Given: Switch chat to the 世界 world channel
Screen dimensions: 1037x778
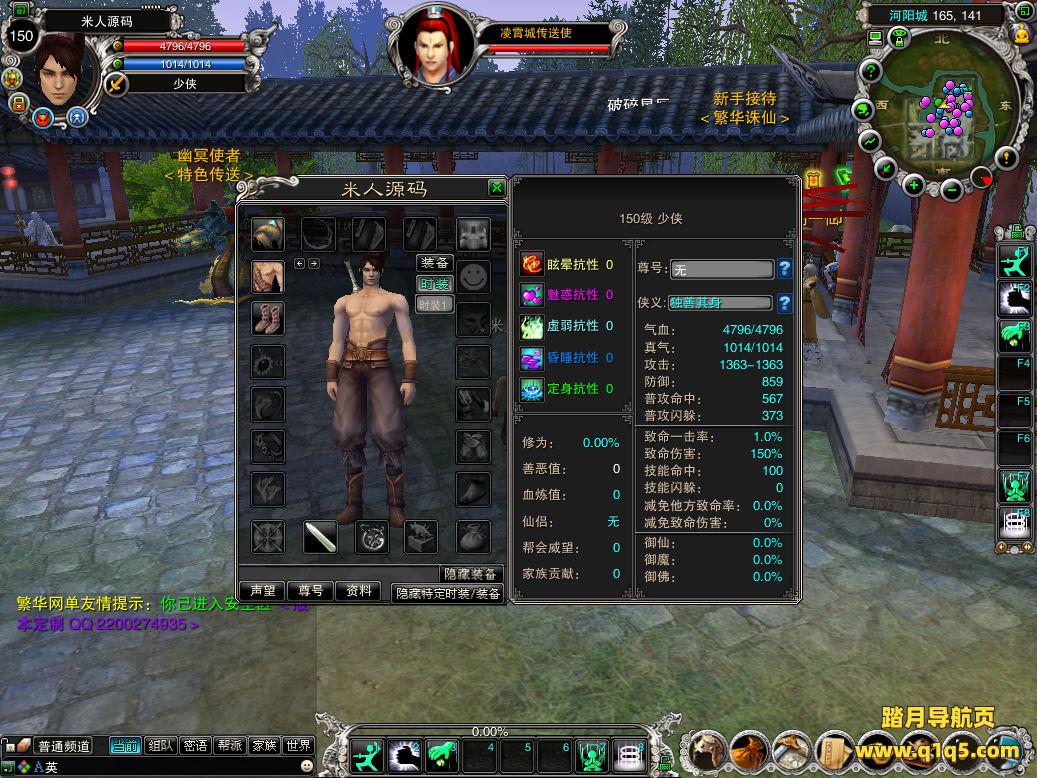Looking at the screenshot, I should point(299,746).
